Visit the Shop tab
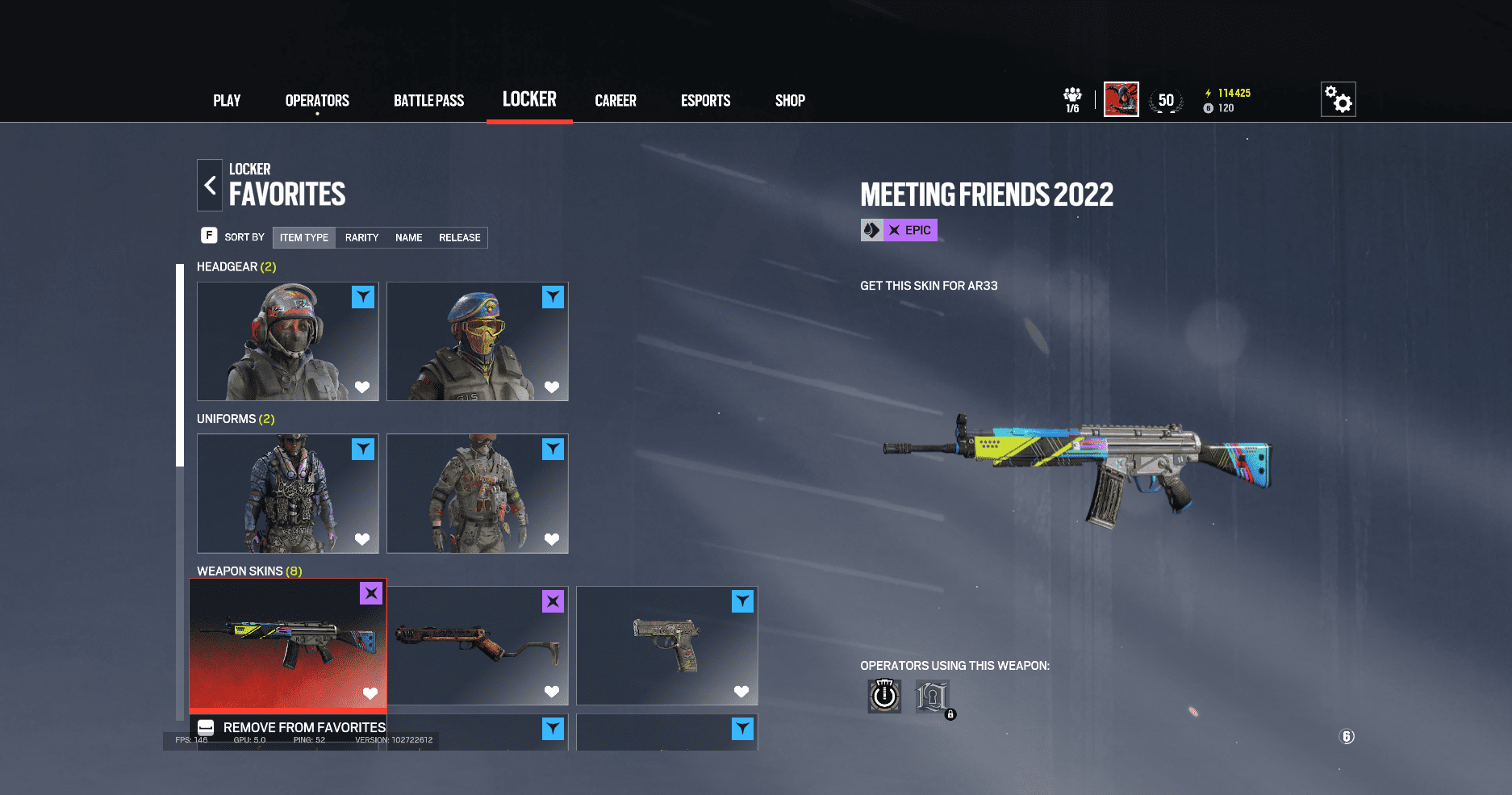The height and width of the screenshot is (795, 1512). point(790,101)
